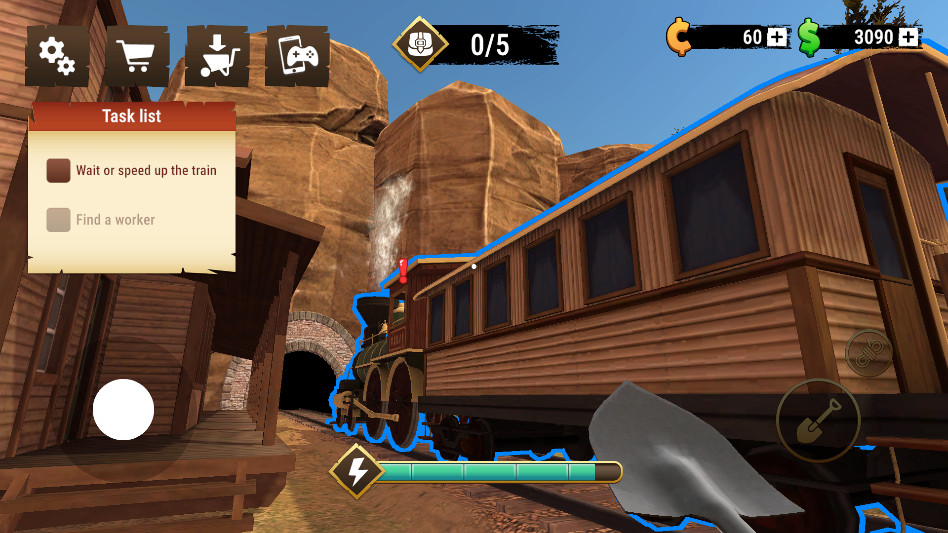Tap the wheelbarrow download button
This screenshot has height=533, width=948.
217,56
